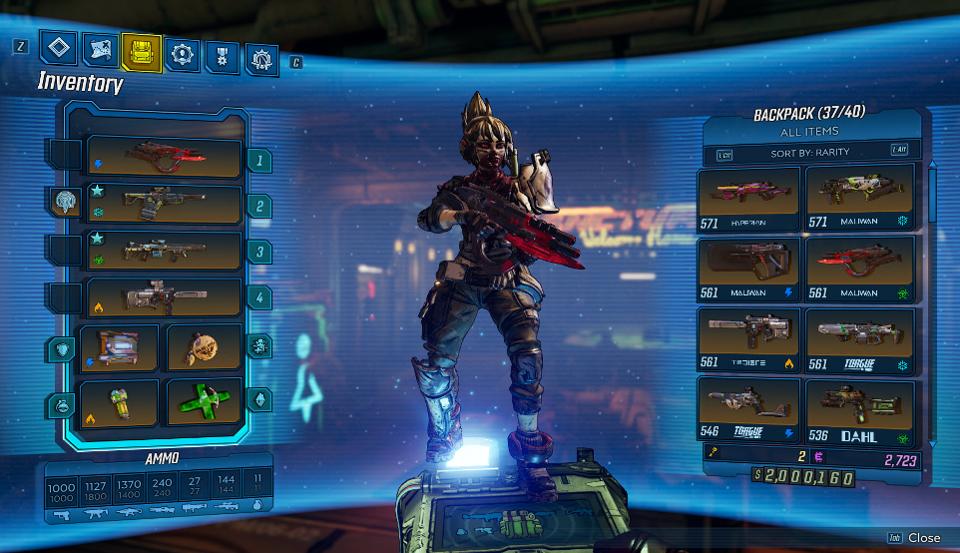Choose the level 561 Tediore fire weapon
960x553 pixels.
pyautogui.click(x=749, y=338)
